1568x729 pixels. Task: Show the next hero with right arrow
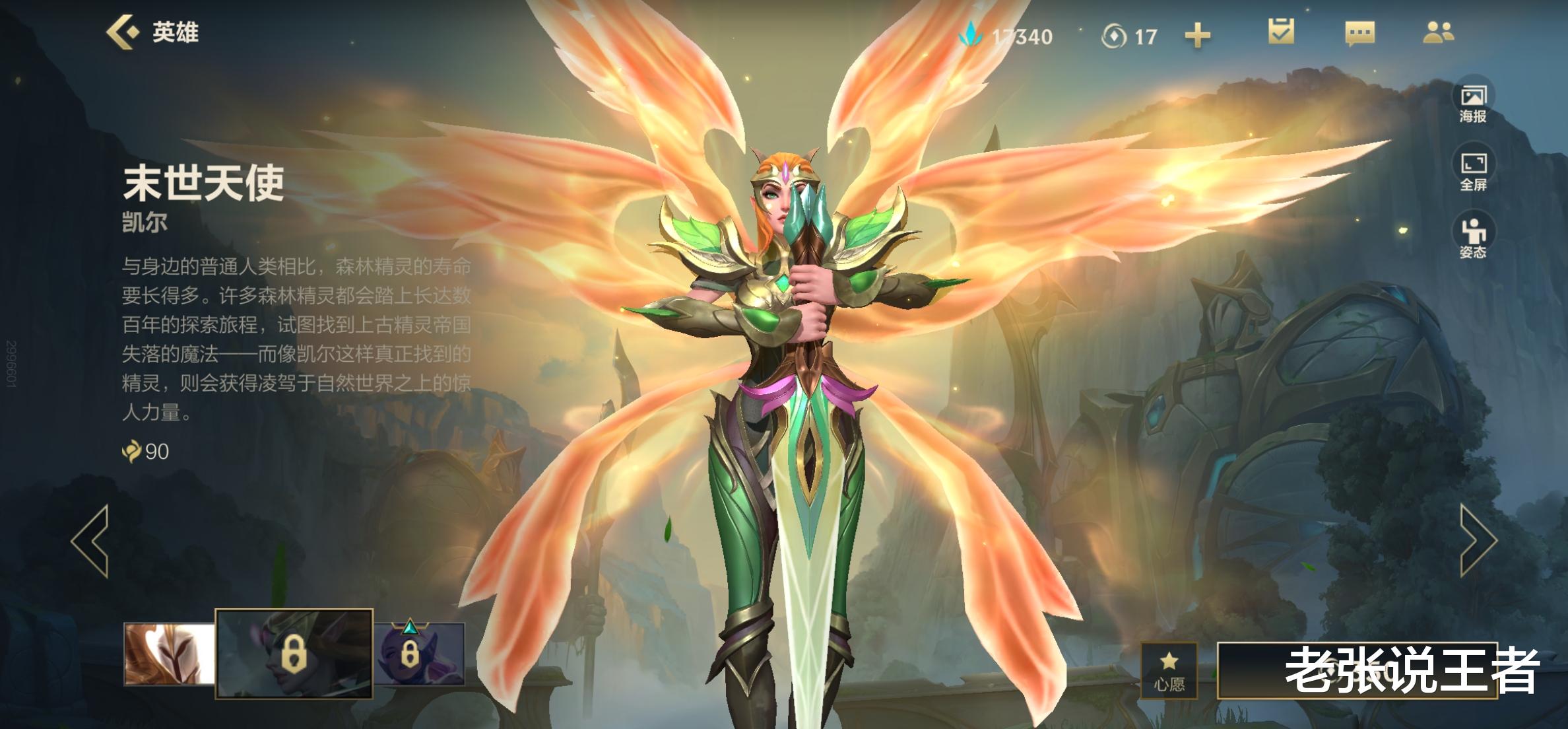pyautogui.click(x=1478, y=541)
